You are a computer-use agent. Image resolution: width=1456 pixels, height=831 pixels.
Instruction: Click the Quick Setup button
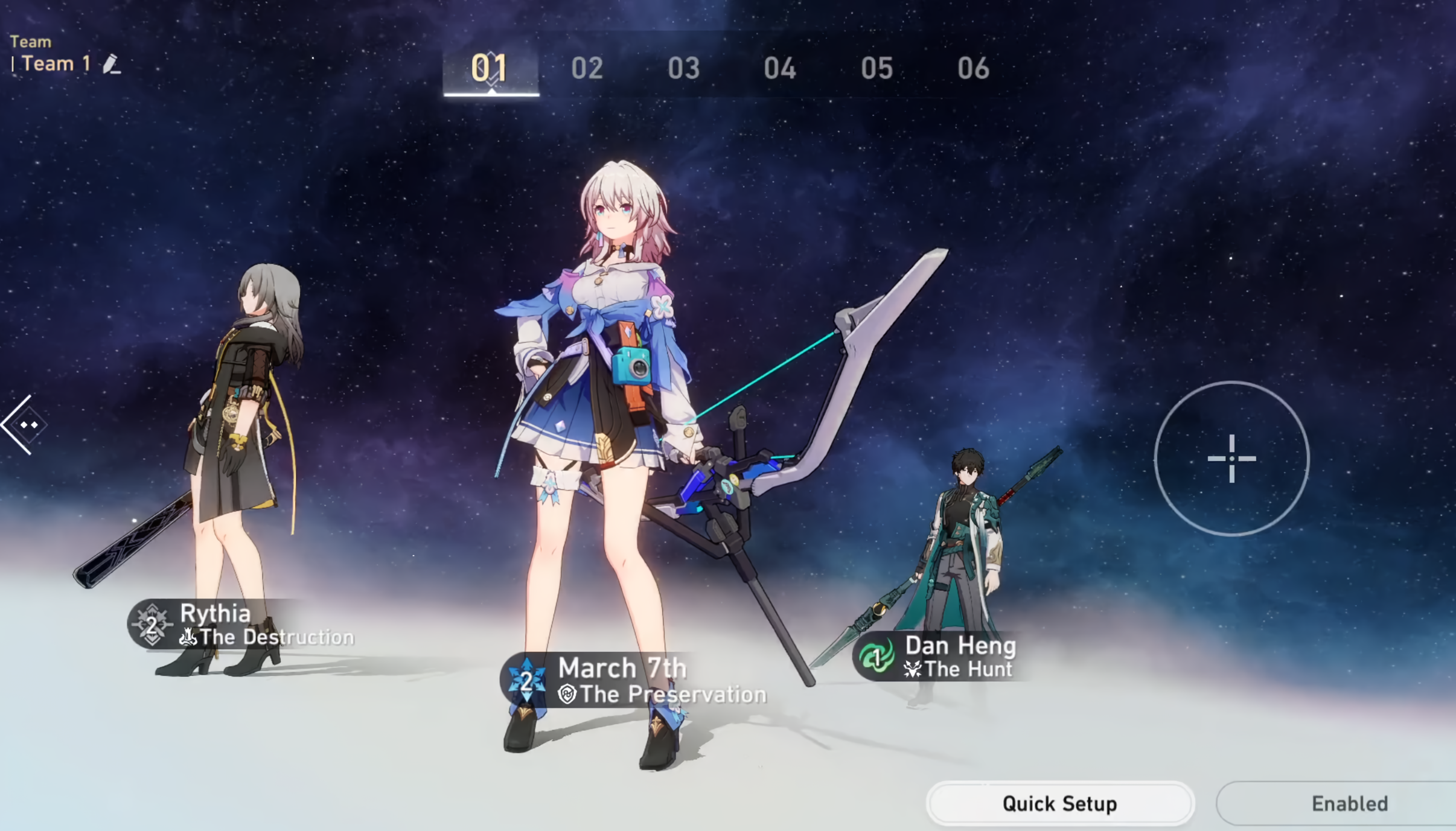pyautogui.click(x=1059, y=803)
